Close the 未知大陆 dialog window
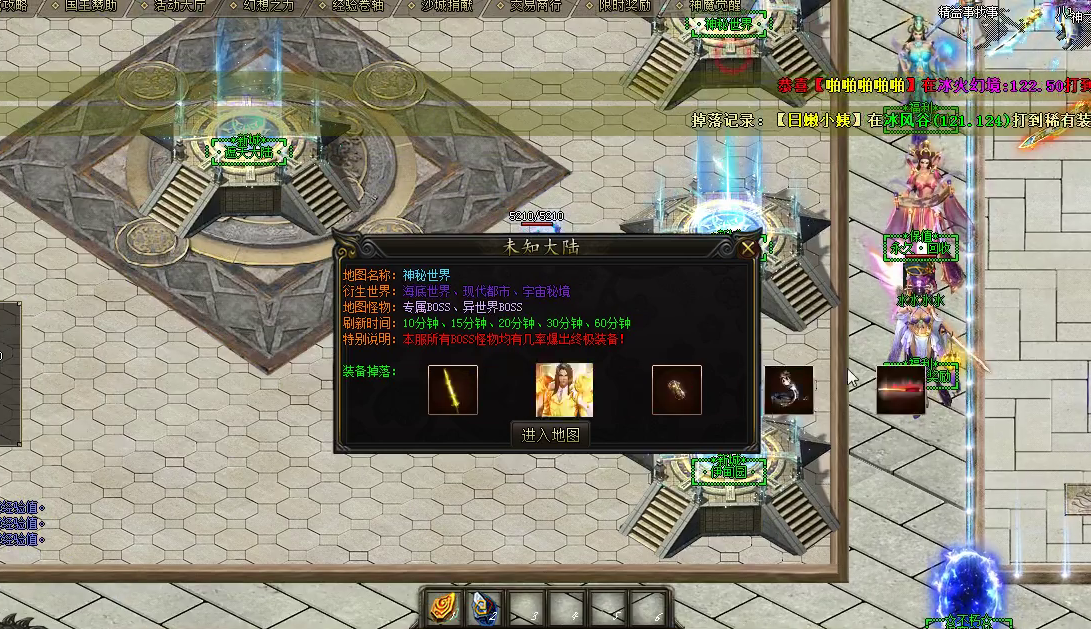The height and width of the screenshot is (629, 1091). tap(747, 249)
